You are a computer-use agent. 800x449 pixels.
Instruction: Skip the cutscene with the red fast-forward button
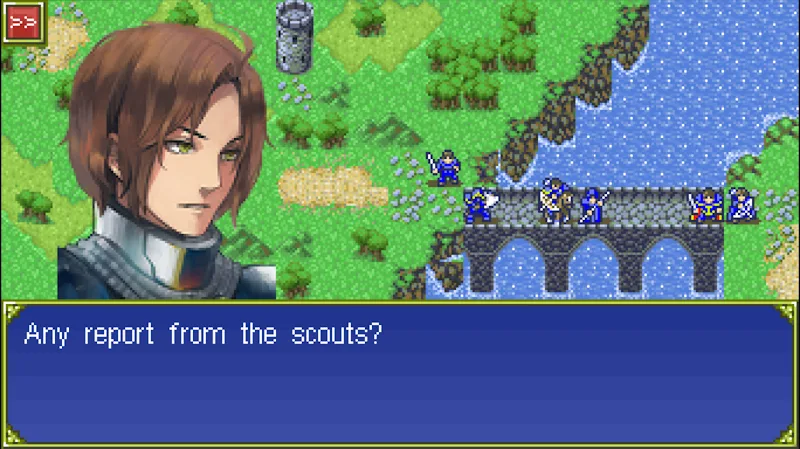click(20, 21)
